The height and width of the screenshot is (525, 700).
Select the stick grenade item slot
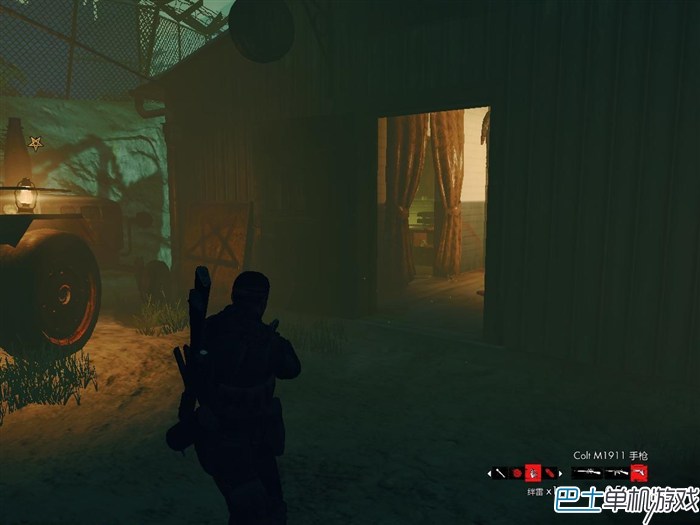click(500, 472)
